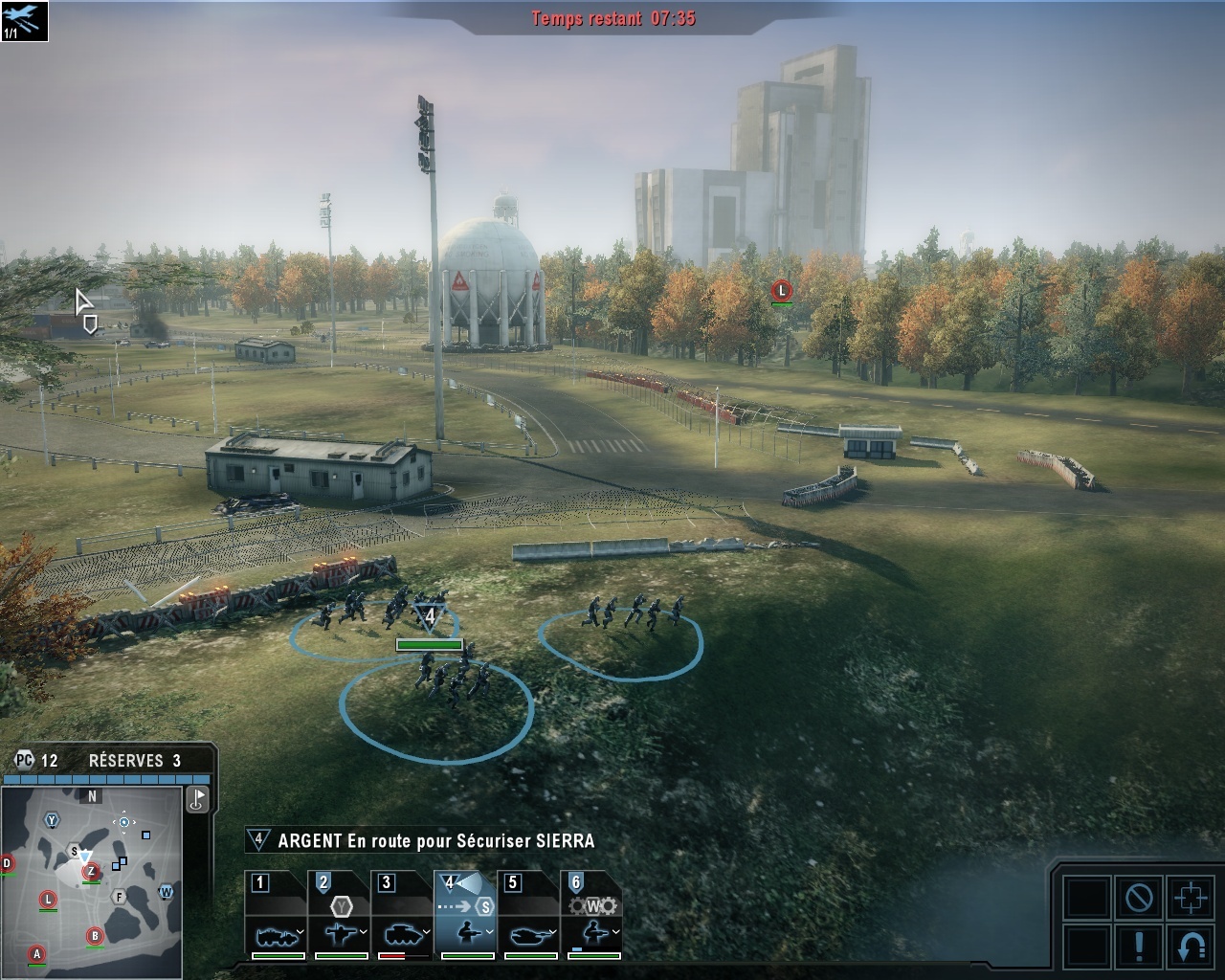Screen dimensions: 1225x980
Task: Click the exclamation mark command button
Action: tap(1139, 946)
